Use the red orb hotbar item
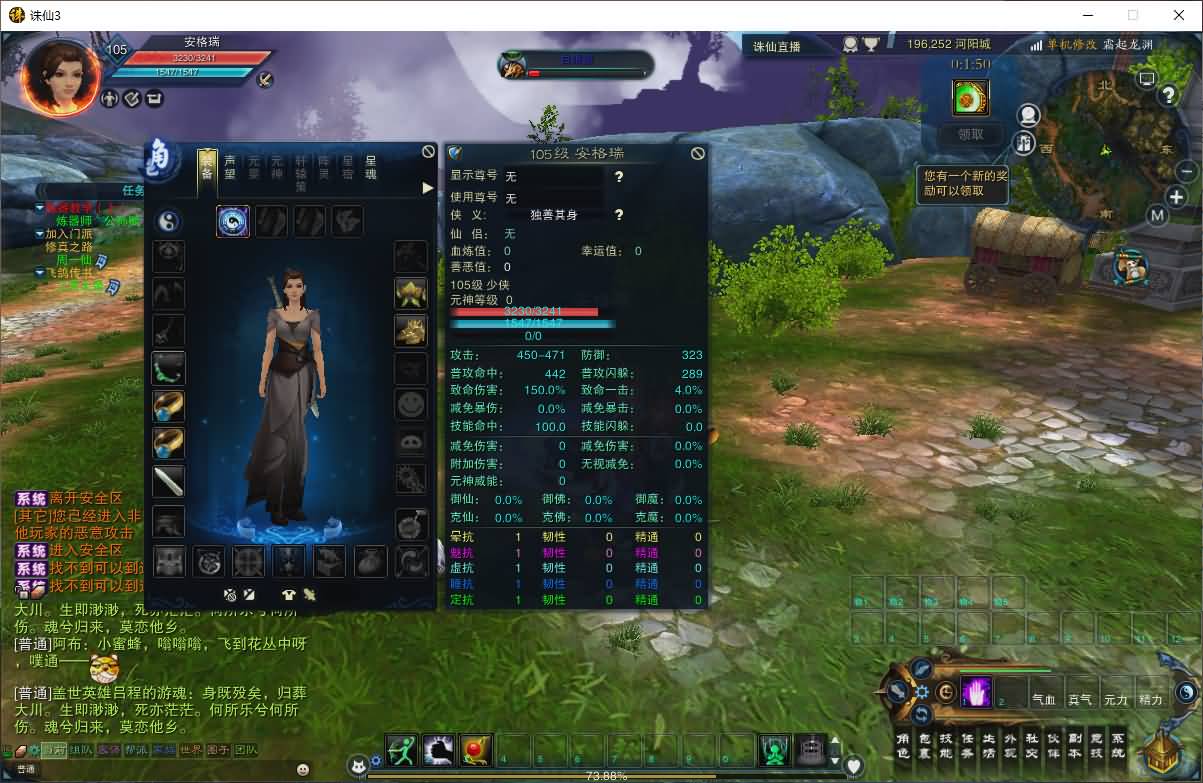This screenshot has height=783, width=1203. (x=475, y=750)
